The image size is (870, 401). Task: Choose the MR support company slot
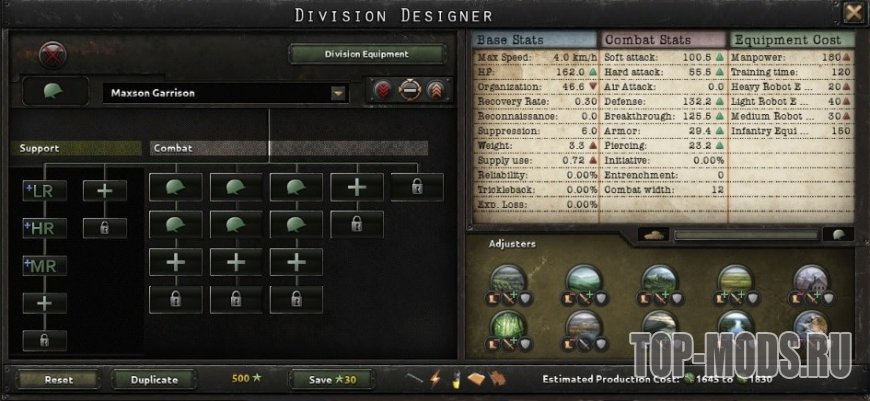pos(44,265)
